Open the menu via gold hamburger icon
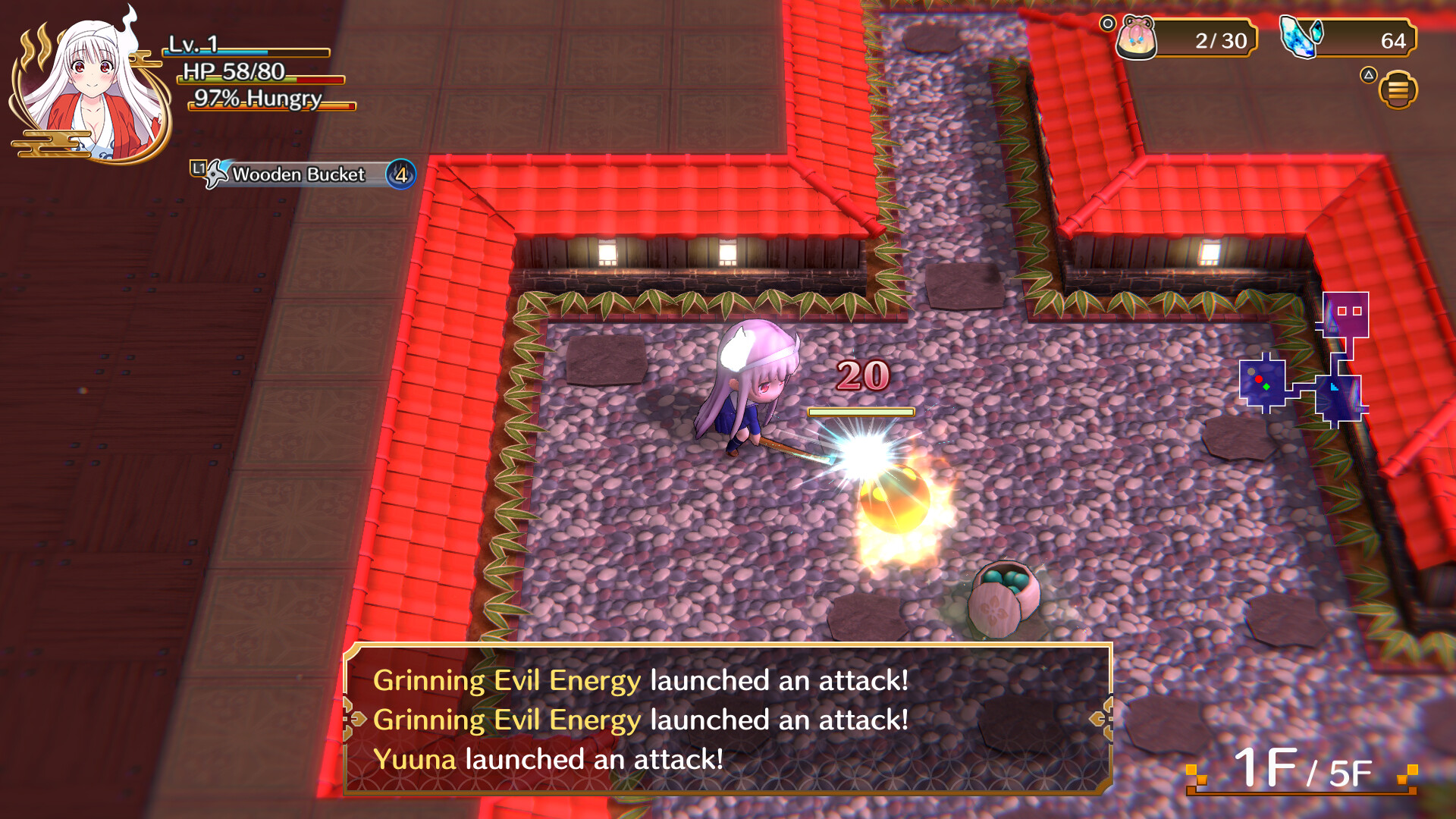The width and height of the screenshot is (1456, 819). coord(1400,87)
